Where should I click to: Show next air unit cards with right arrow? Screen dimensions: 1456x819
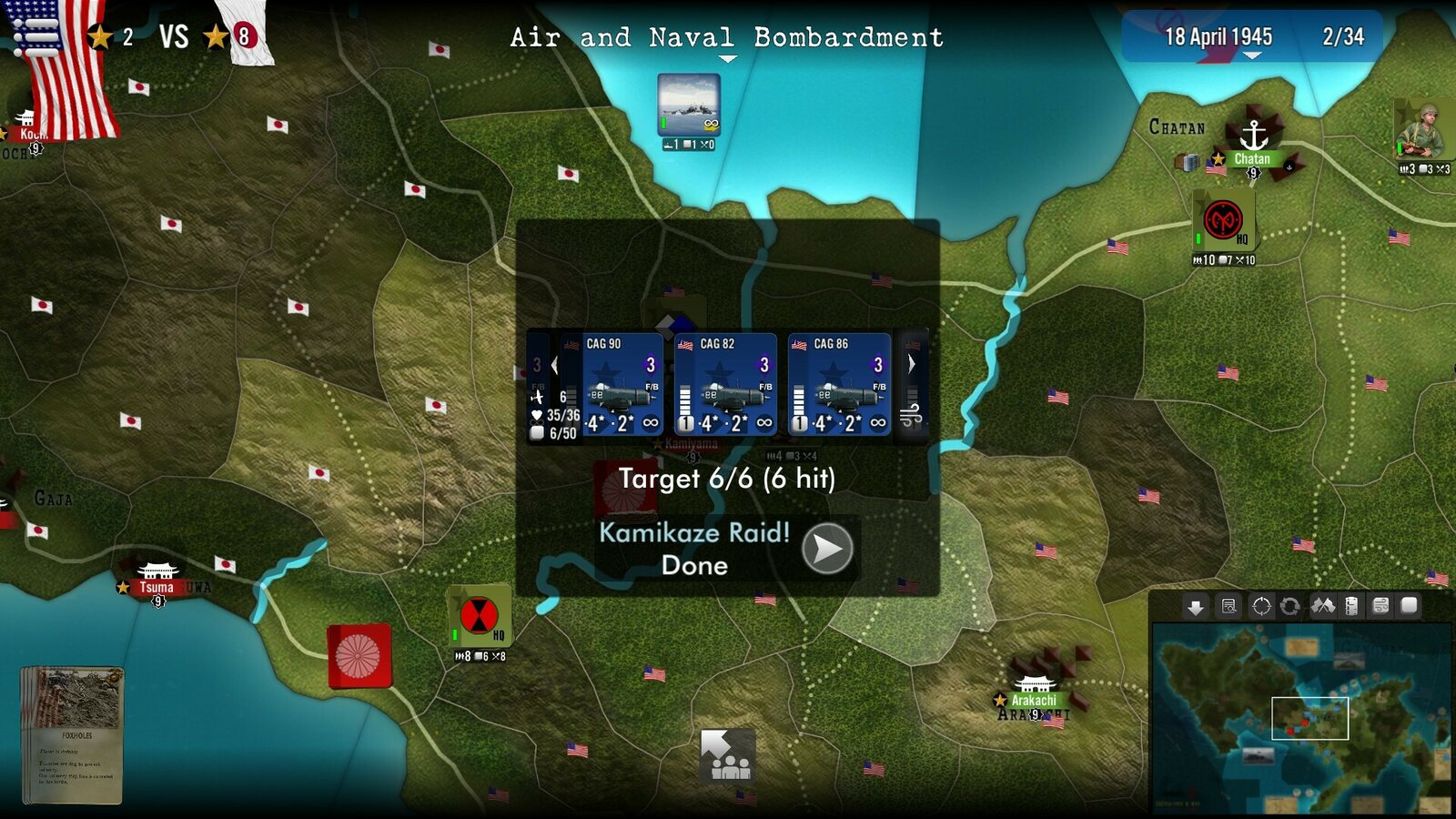coord(912,364)
